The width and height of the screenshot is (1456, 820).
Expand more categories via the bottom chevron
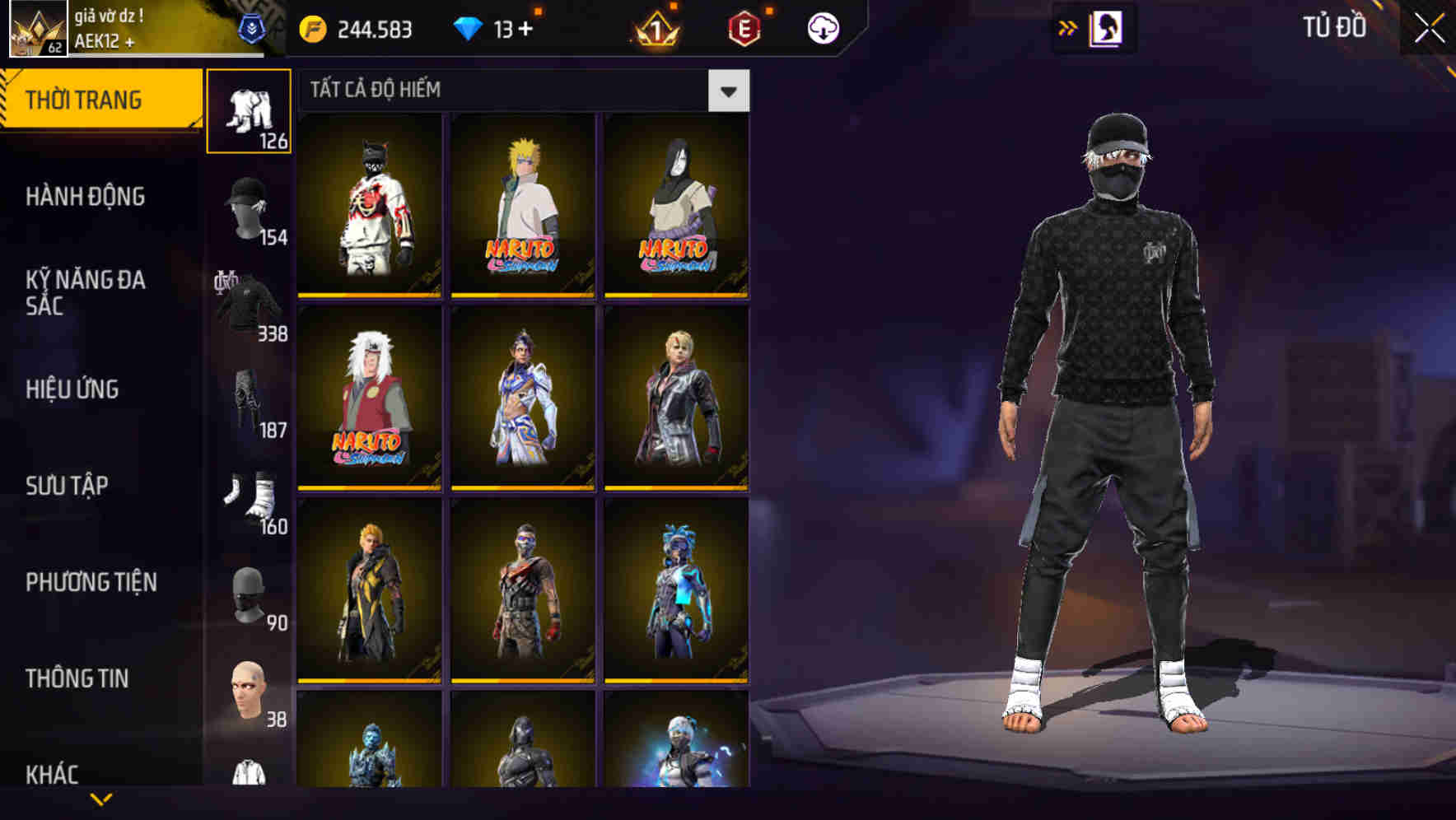point(99,799)
